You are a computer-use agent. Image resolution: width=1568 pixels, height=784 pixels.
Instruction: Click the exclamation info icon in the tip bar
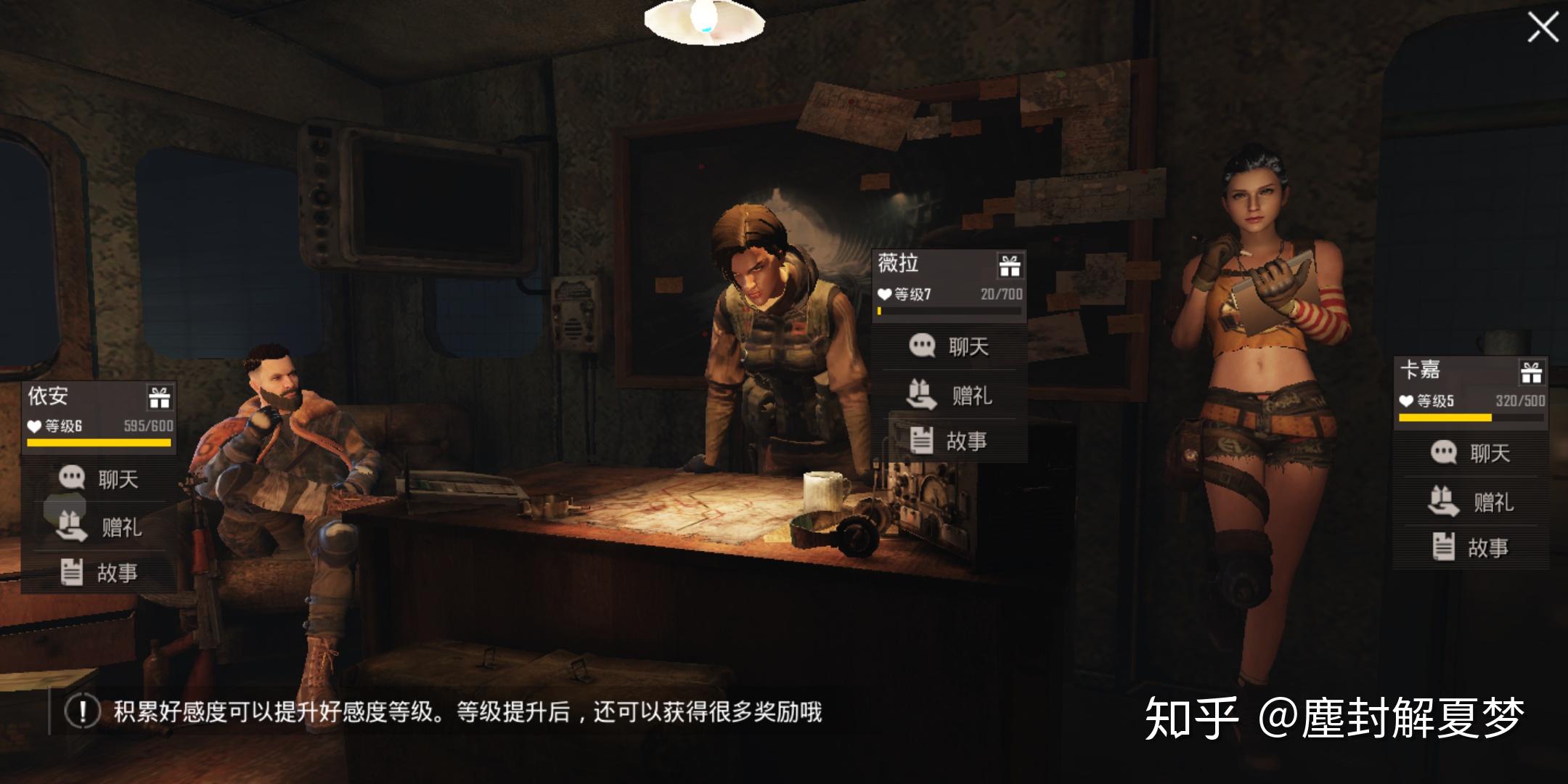82,711
